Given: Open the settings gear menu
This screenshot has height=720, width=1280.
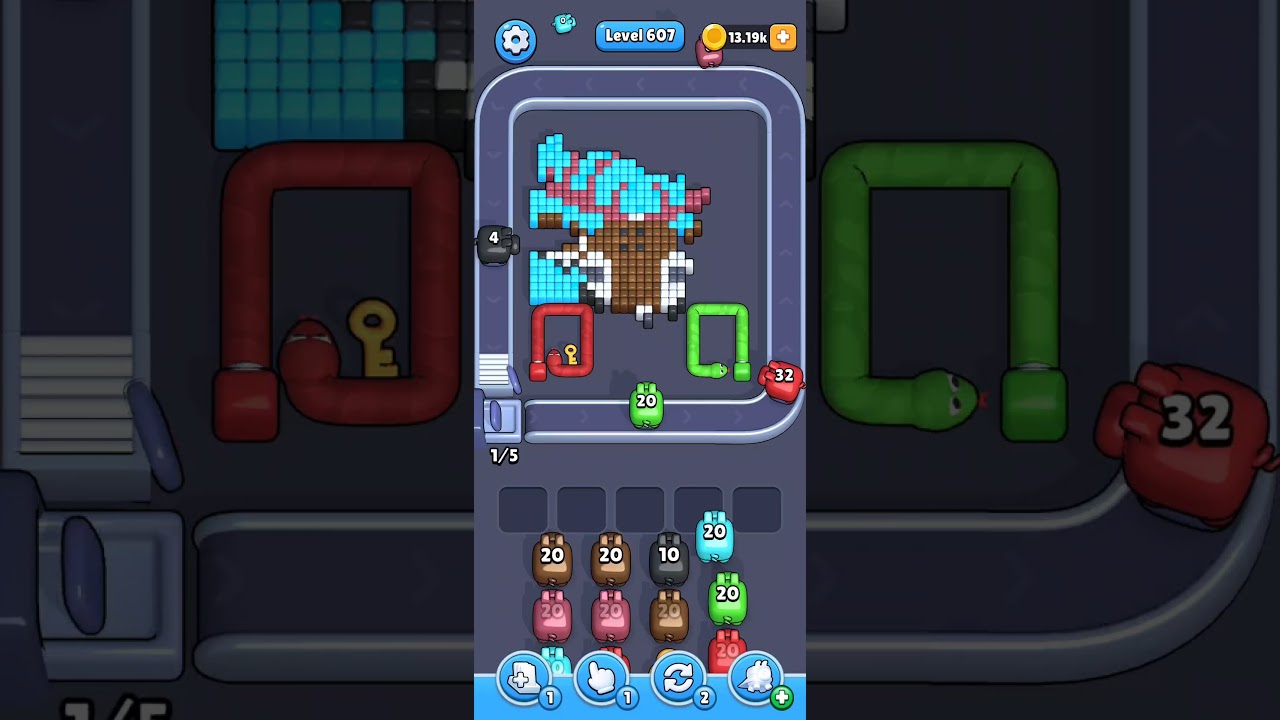Looking at the screenshot, I should pyautogui.click(x=516, y=40).
